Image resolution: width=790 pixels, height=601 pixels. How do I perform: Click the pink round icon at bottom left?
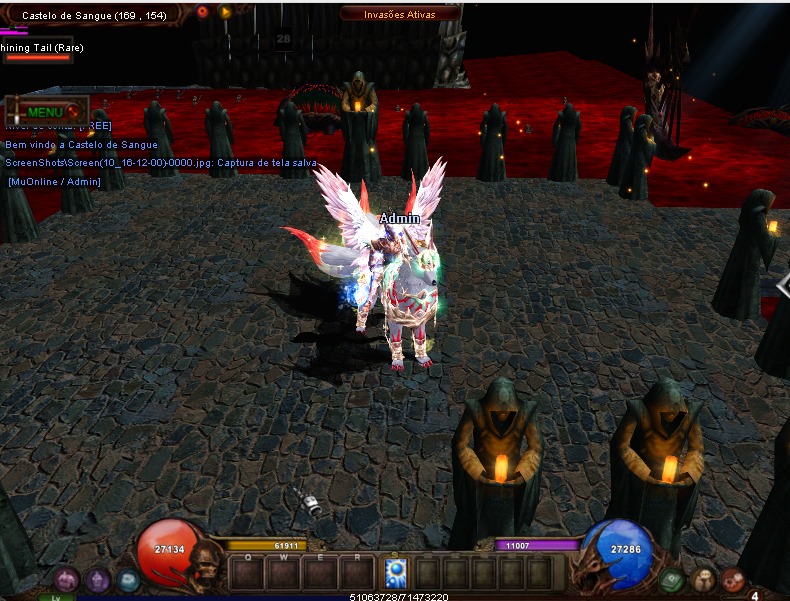pos(66,579)
